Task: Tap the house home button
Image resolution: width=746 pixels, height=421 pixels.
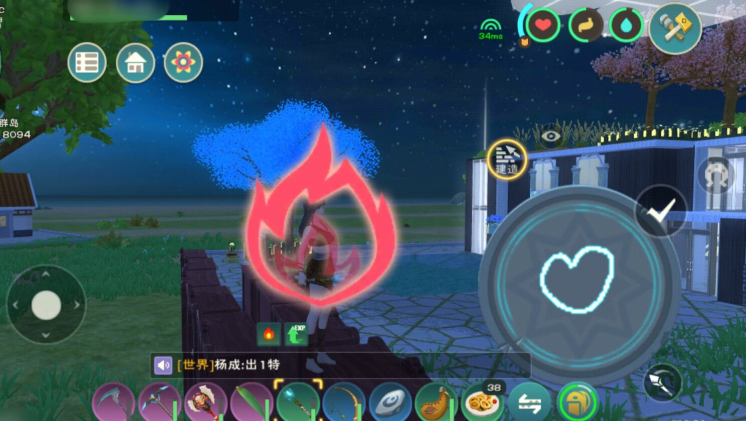Action: tap(135, 63)
